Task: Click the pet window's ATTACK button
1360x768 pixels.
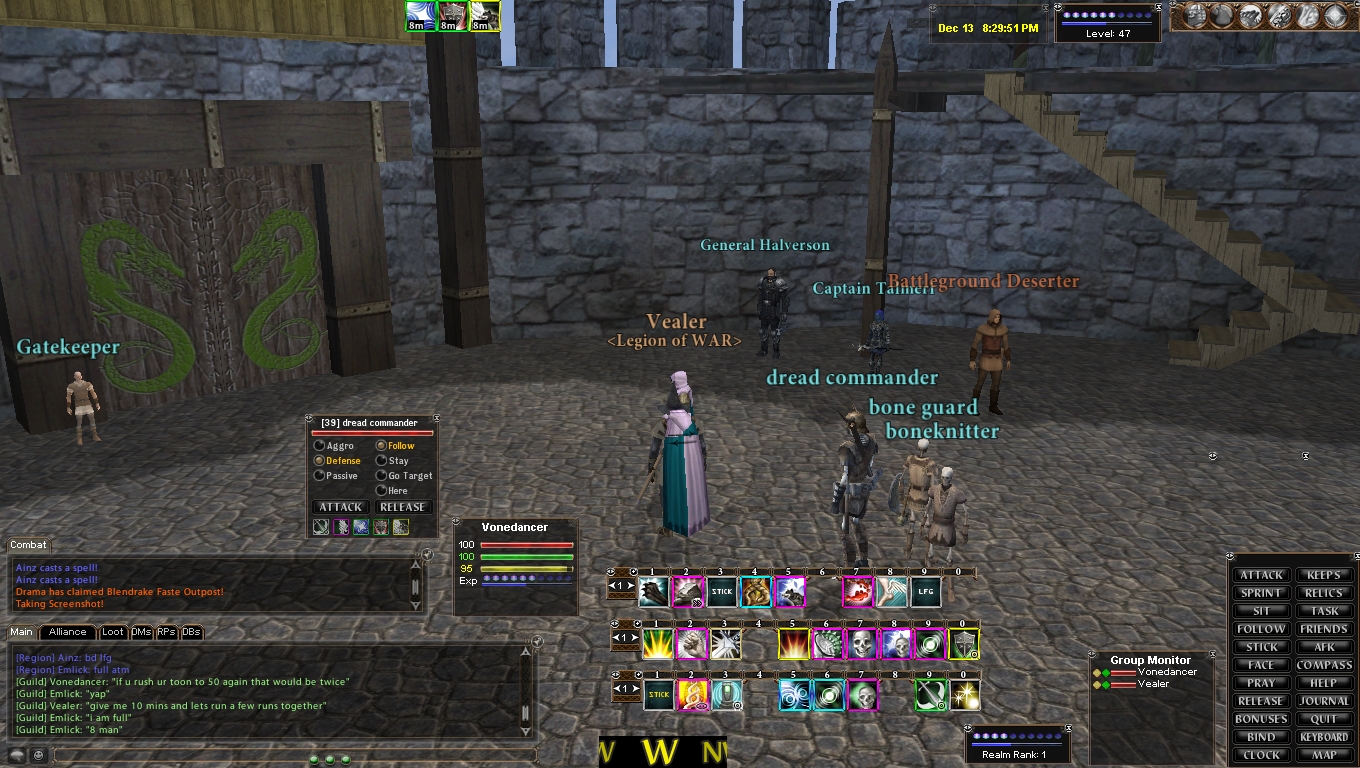Action: (340, 507)
